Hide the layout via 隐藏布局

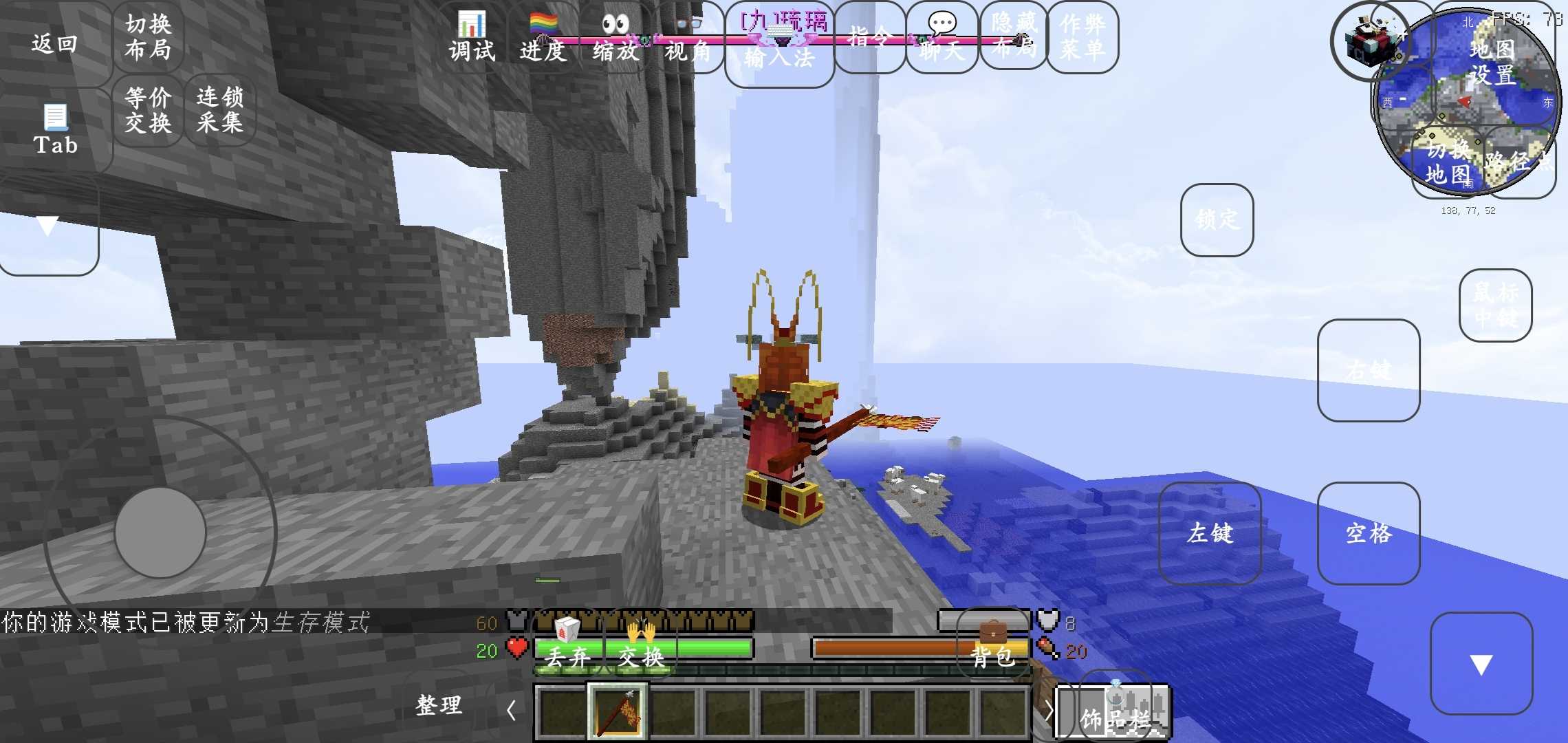(1014, 37)
